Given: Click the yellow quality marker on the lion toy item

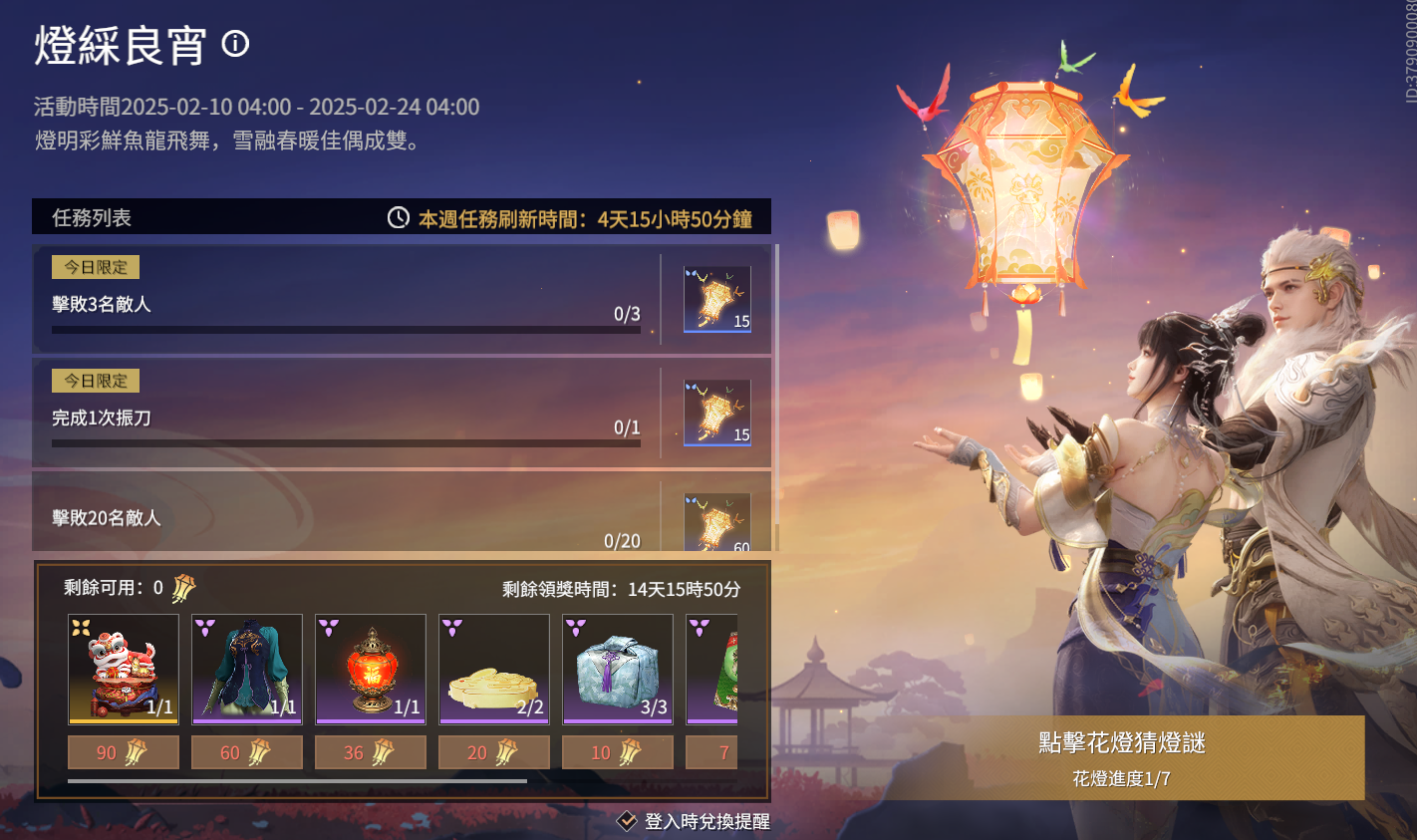Looking at the screenshot, I should tap(80, 627).
